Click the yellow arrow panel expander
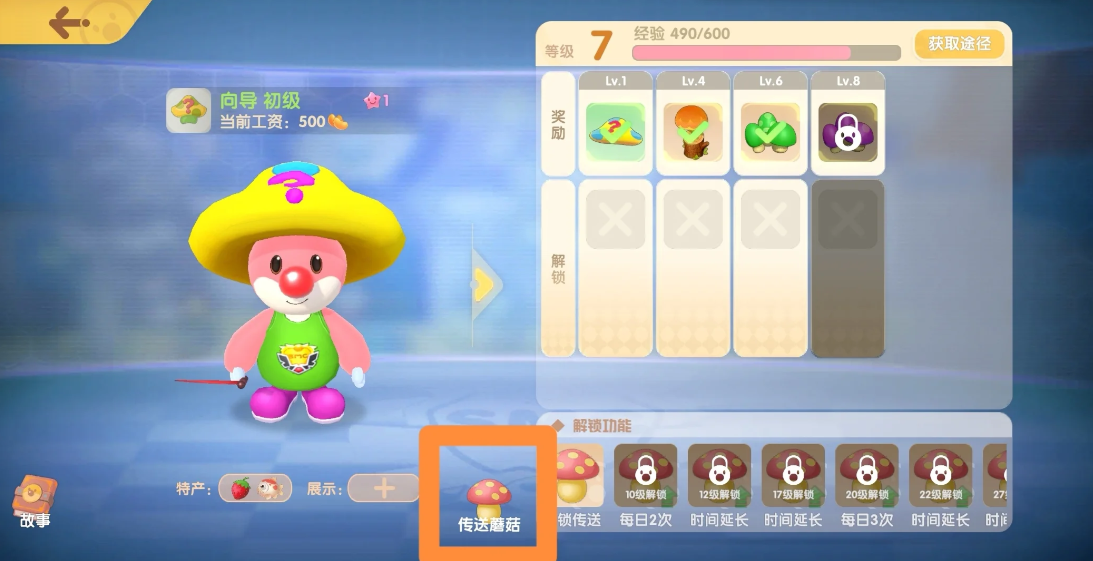Viewport: 1093px width, 561px height. tap(486, 285)
